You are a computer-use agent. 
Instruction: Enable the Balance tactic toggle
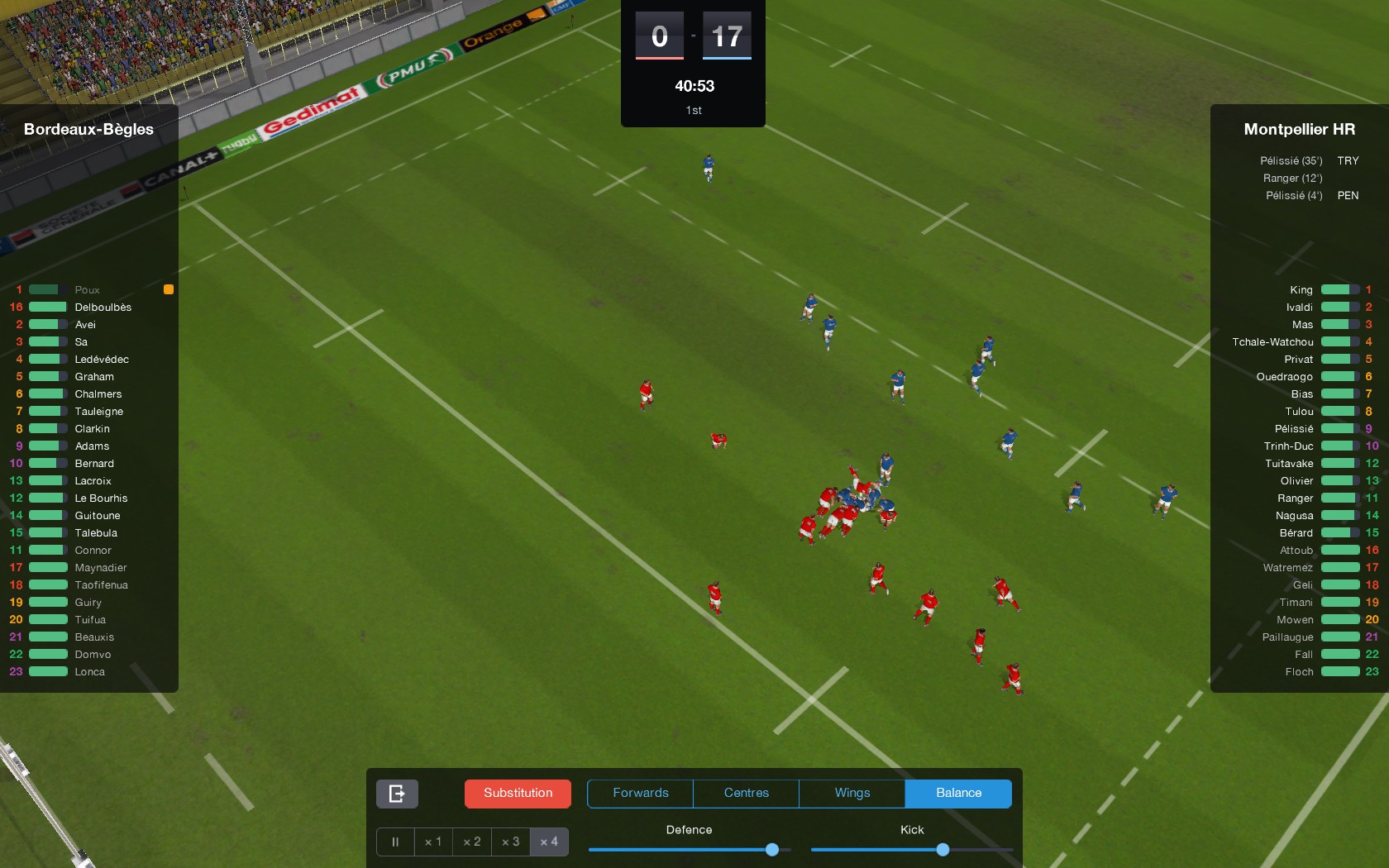tap(958, 793)
